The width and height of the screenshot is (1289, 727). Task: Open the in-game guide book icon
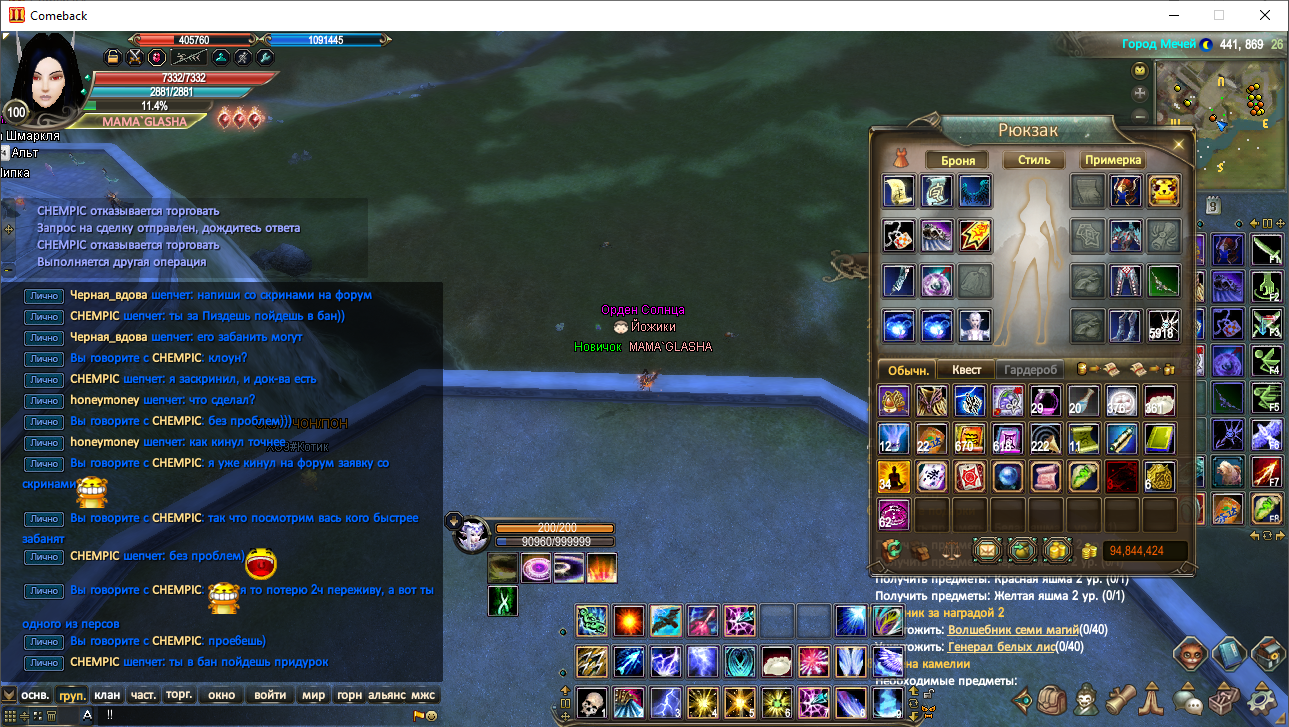[x=1230, y=654]
